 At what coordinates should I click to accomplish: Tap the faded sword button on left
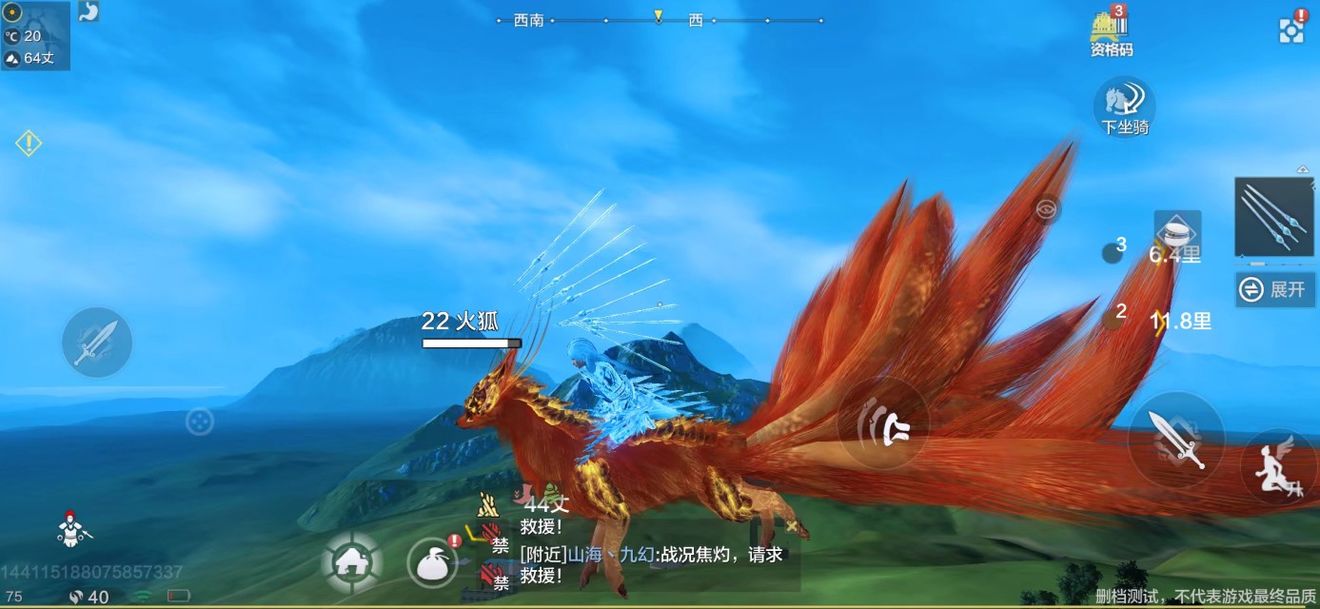pyautogui.click(x=97, y=342)
